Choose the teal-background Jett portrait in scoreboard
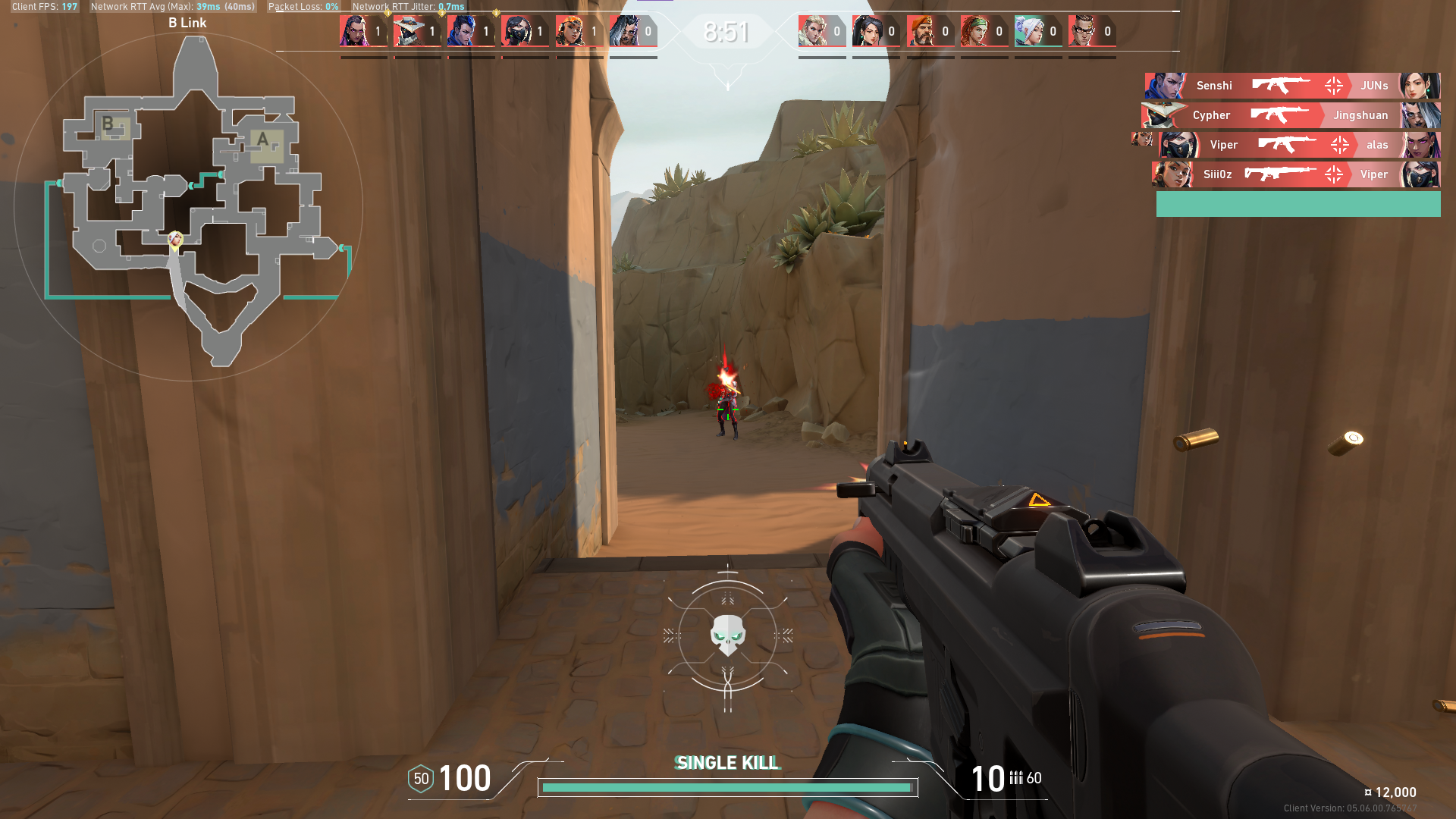 (1030, 32)
